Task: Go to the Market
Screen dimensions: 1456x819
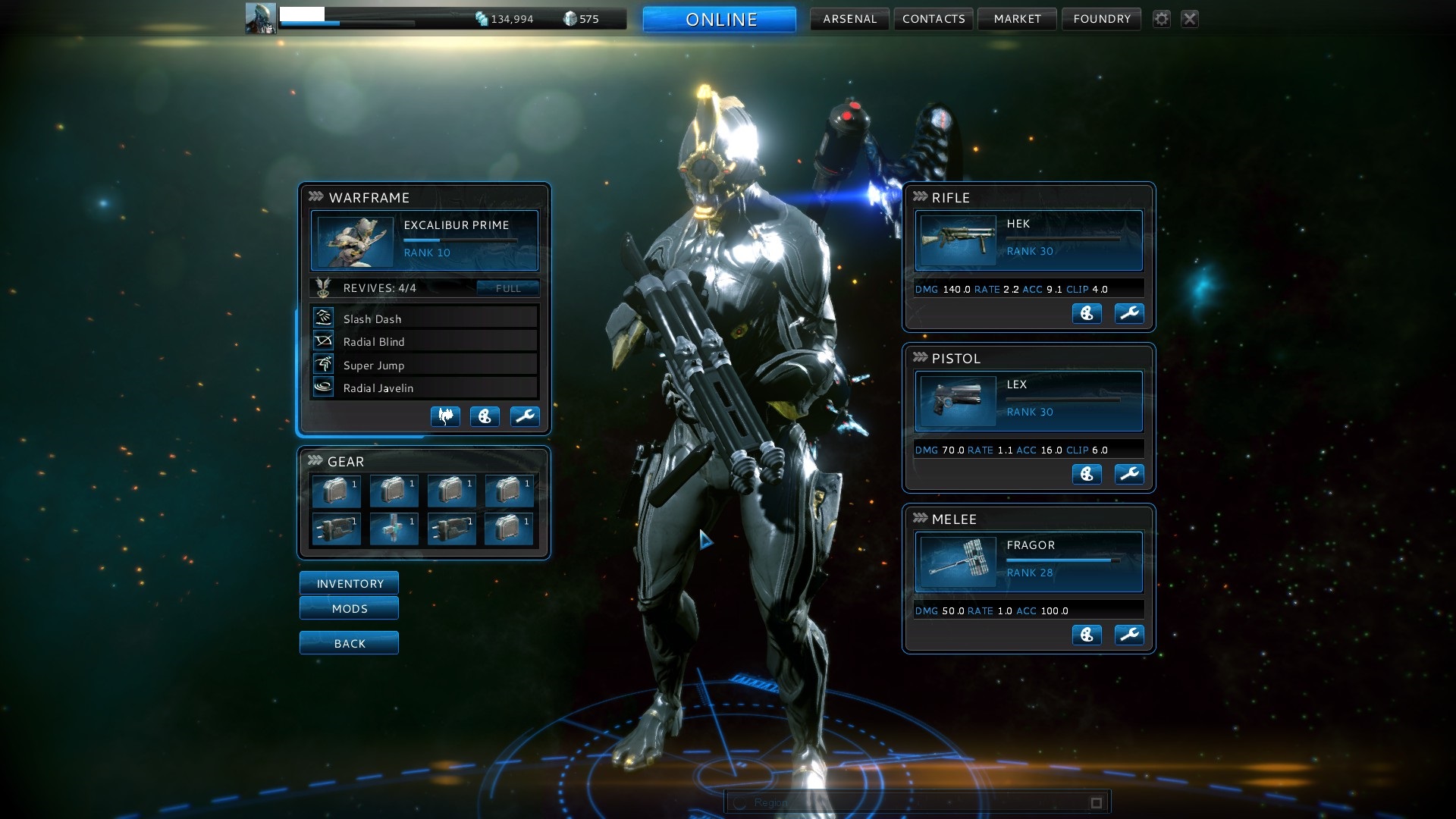Action: [1017, 19]
